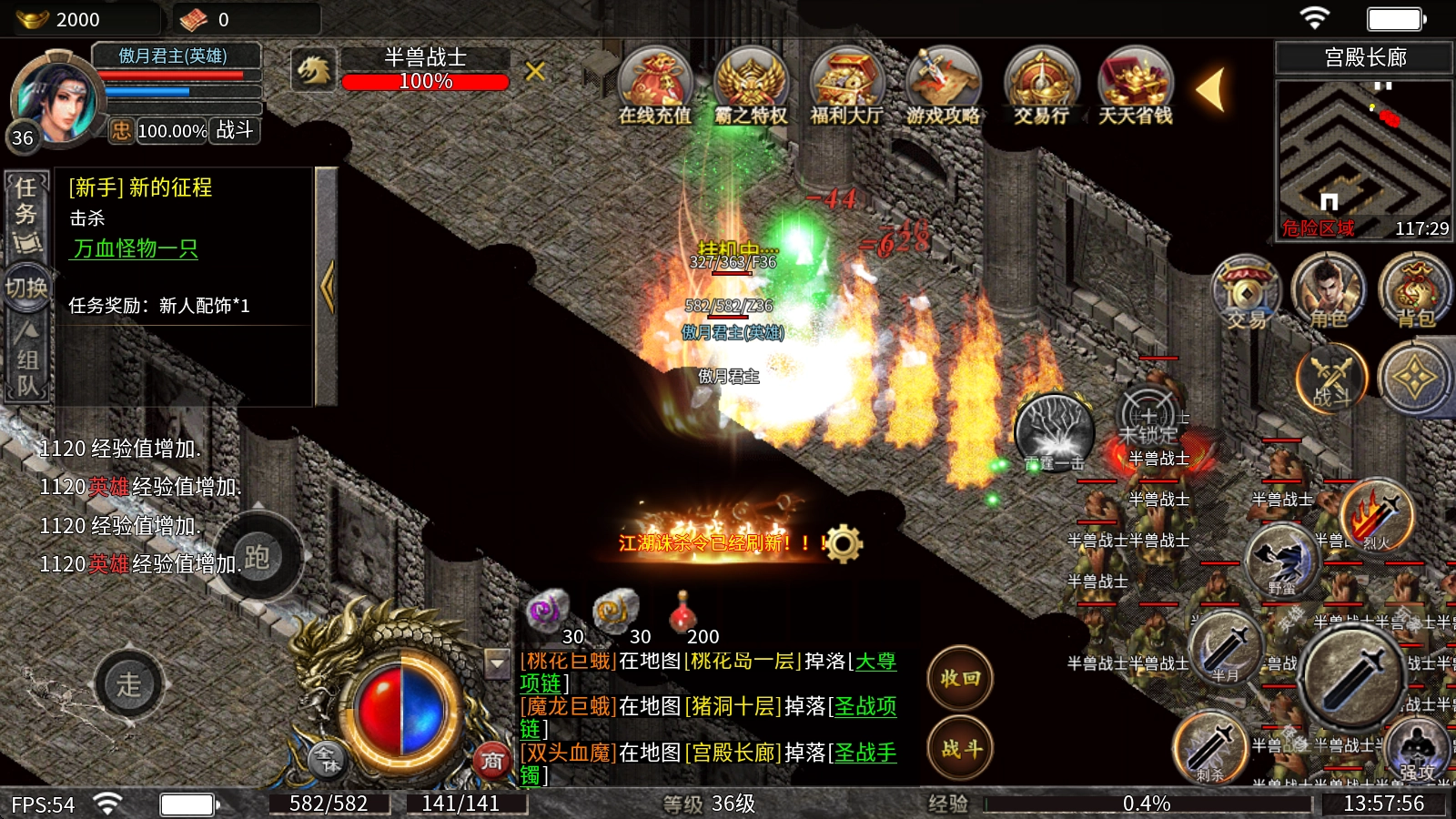1456x819 pixels.
Task: Collapse the top icon row with yellow arrow
Action: click(1211, 90)
